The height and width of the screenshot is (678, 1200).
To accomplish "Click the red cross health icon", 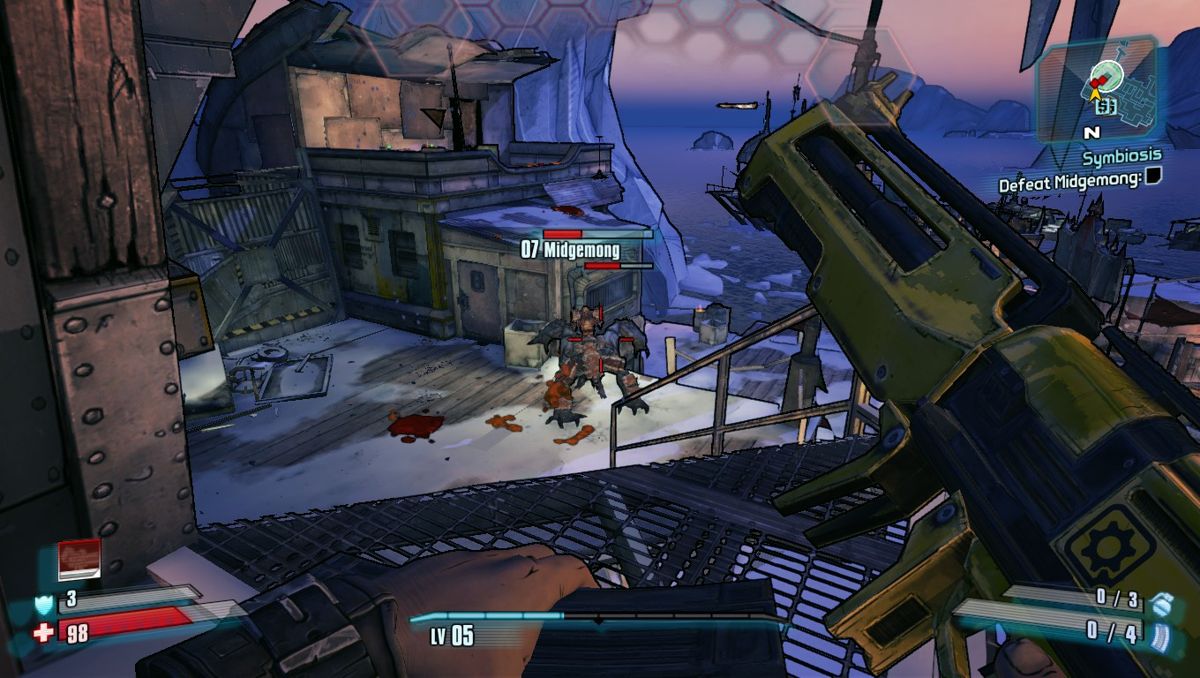I will [x=43, y=632].
